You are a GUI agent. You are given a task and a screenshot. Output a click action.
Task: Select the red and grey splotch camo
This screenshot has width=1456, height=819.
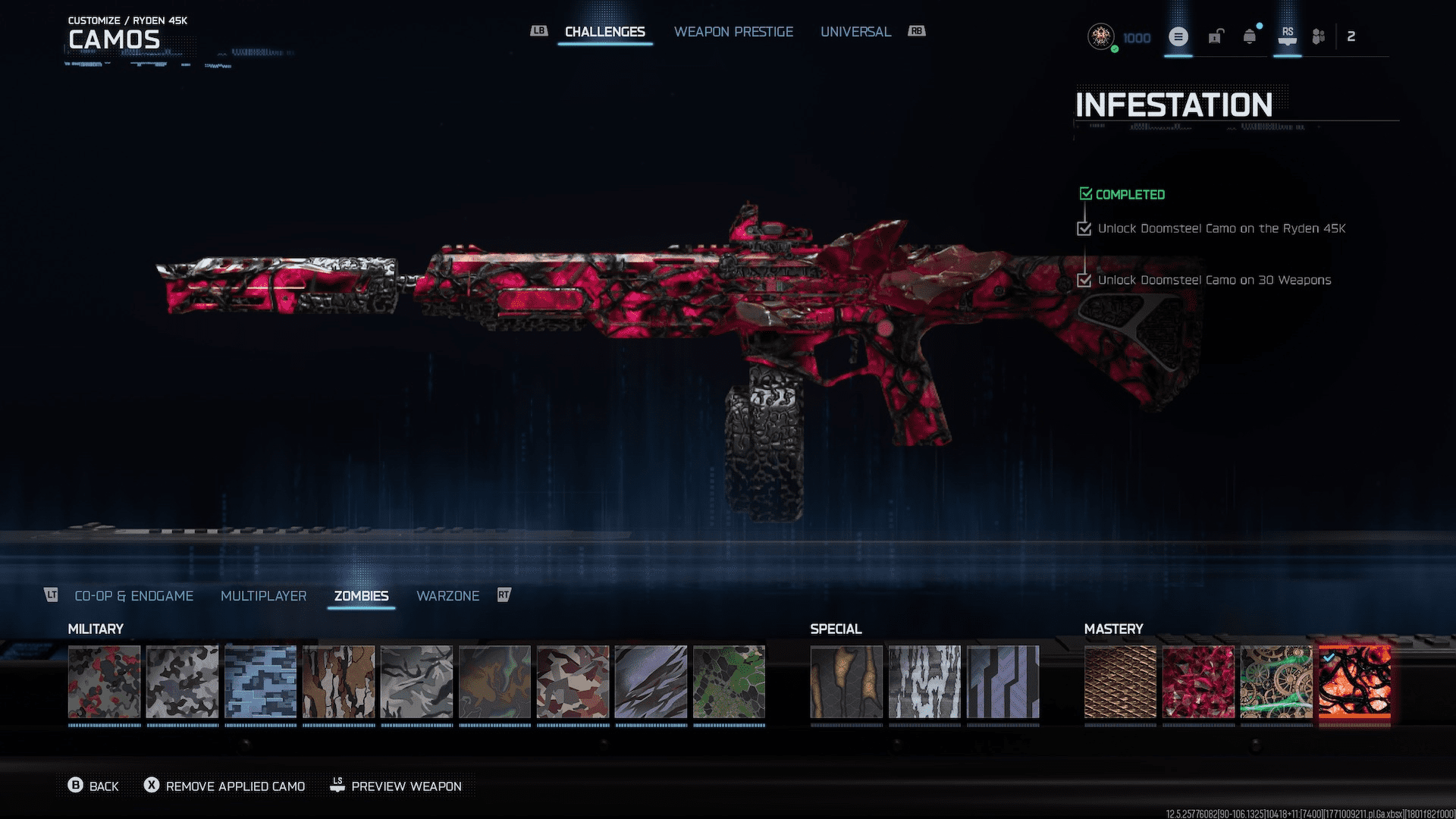pyautogui.click(x=105, y=682)
